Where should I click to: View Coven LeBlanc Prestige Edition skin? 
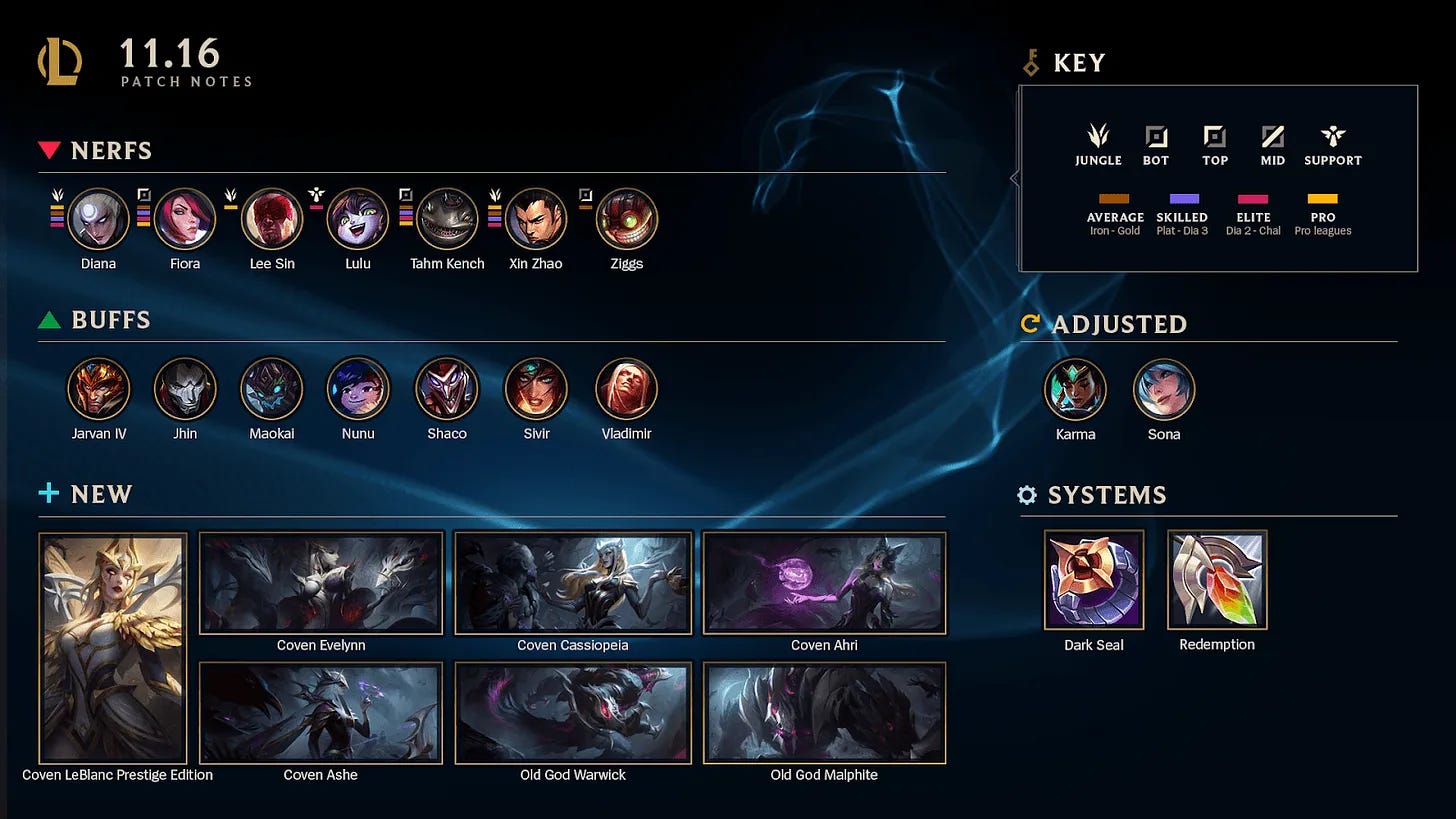pos(113,648)
